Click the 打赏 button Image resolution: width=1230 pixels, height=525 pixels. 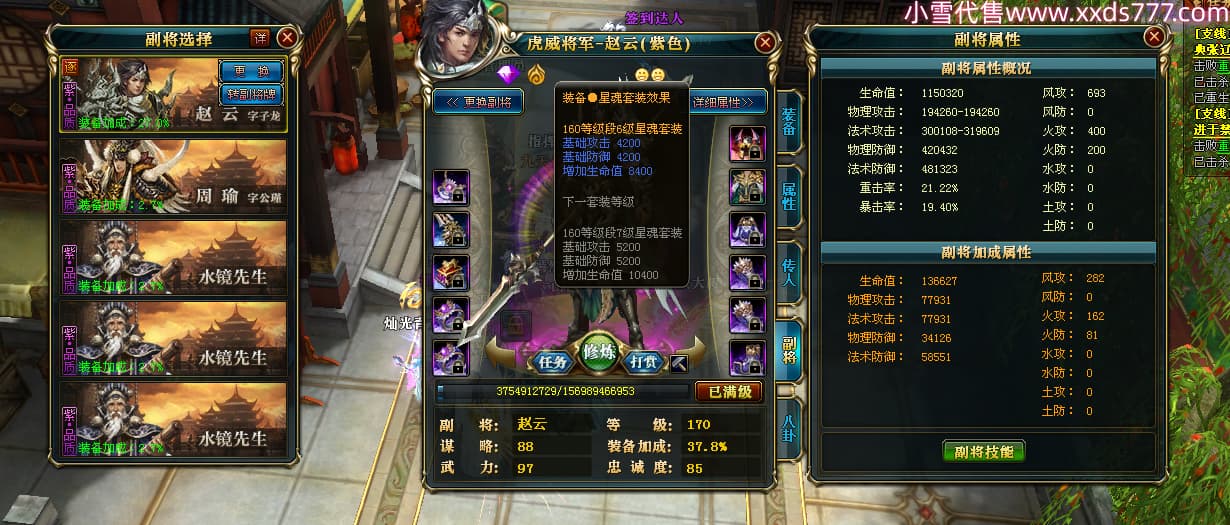647,362
